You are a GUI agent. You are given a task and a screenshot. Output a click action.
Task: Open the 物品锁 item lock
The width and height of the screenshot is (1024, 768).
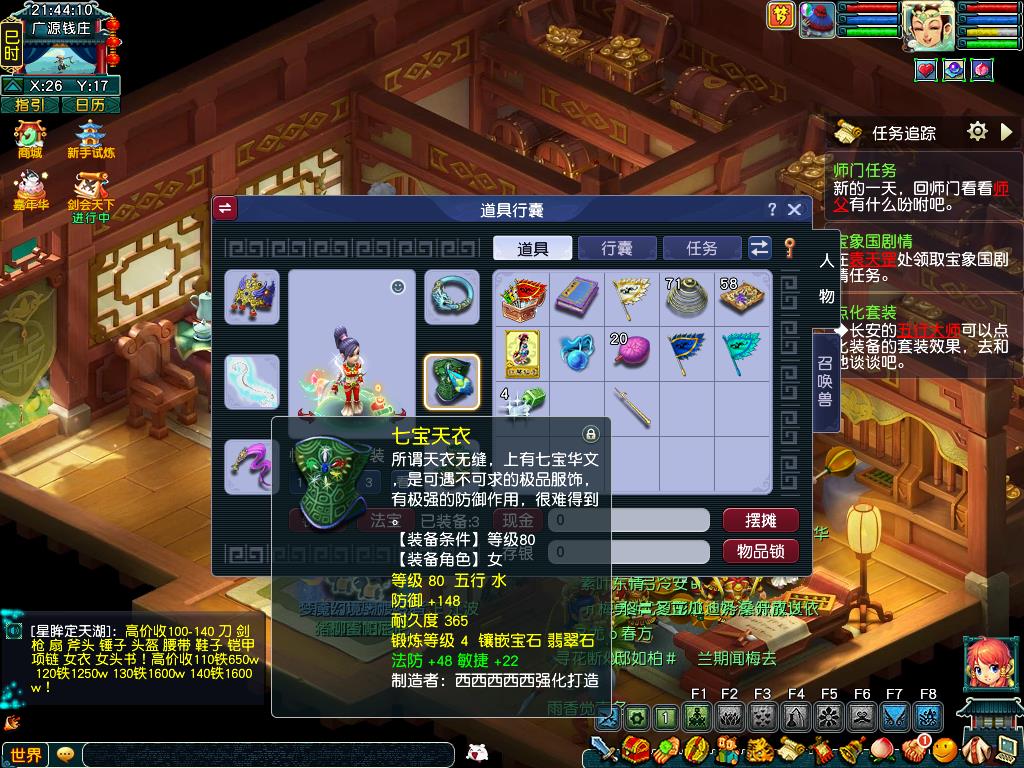760,551
